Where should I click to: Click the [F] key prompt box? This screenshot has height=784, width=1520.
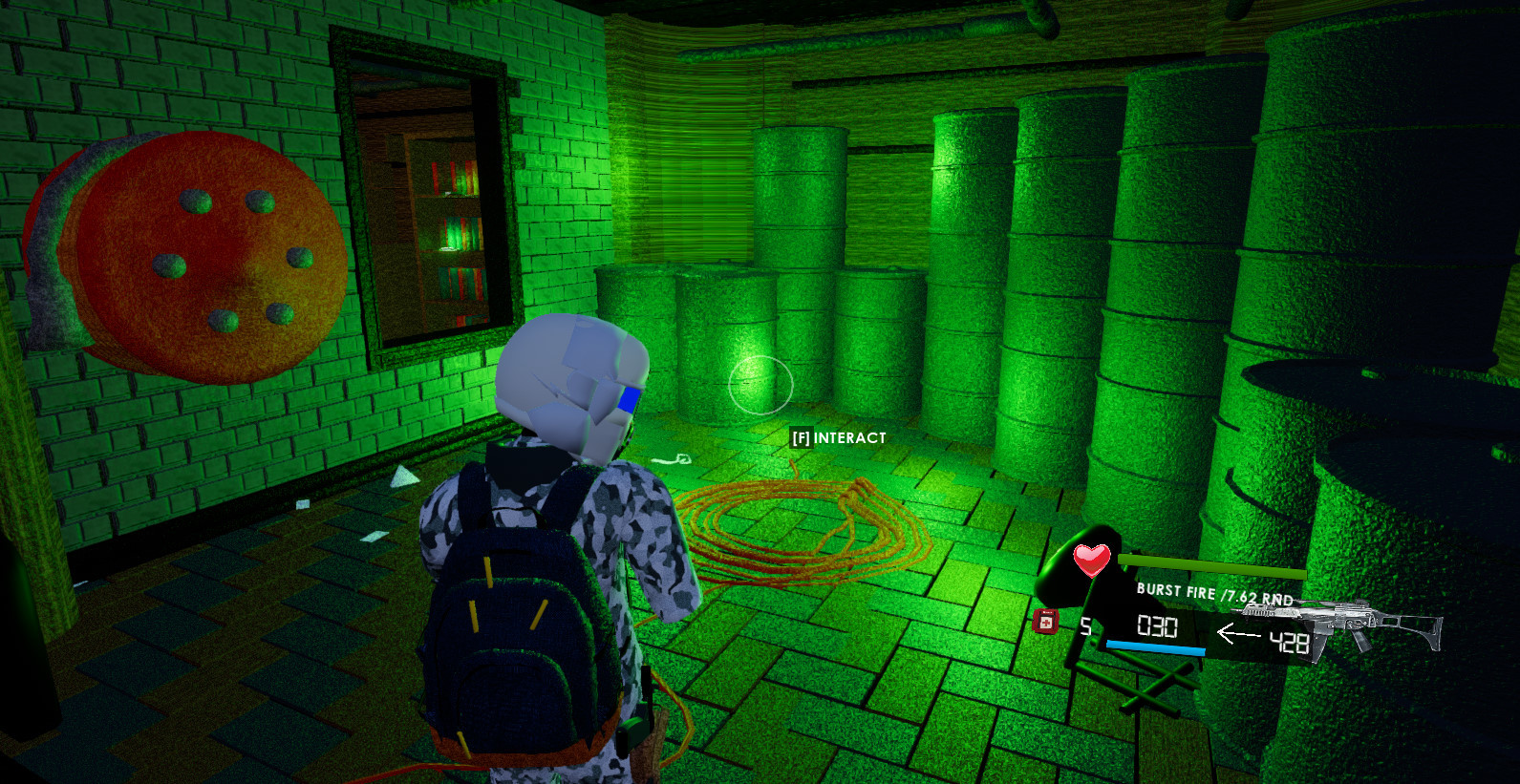(x=802, y=438)
